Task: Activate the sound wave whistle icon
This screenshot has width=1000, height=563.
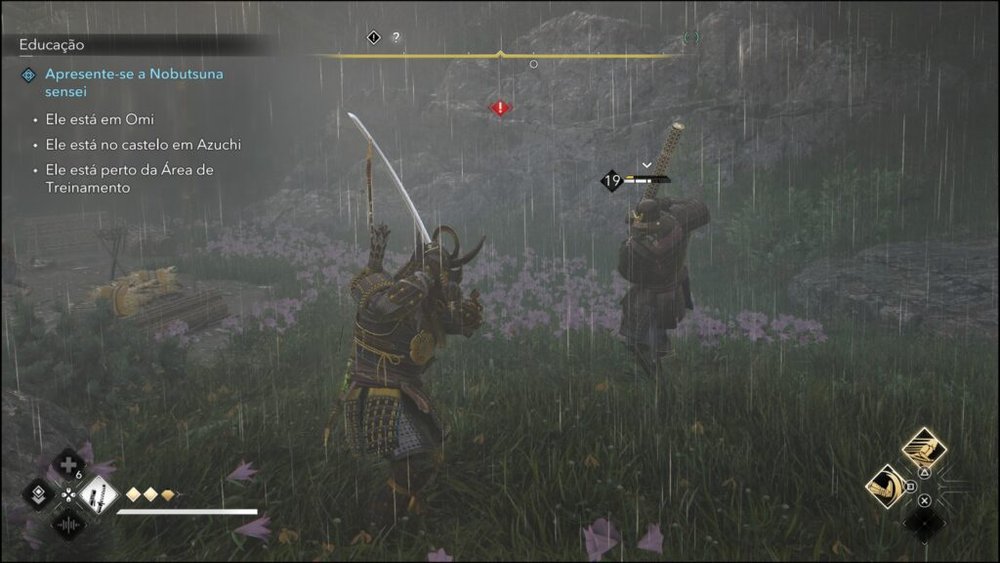Action: coord(68,522)
